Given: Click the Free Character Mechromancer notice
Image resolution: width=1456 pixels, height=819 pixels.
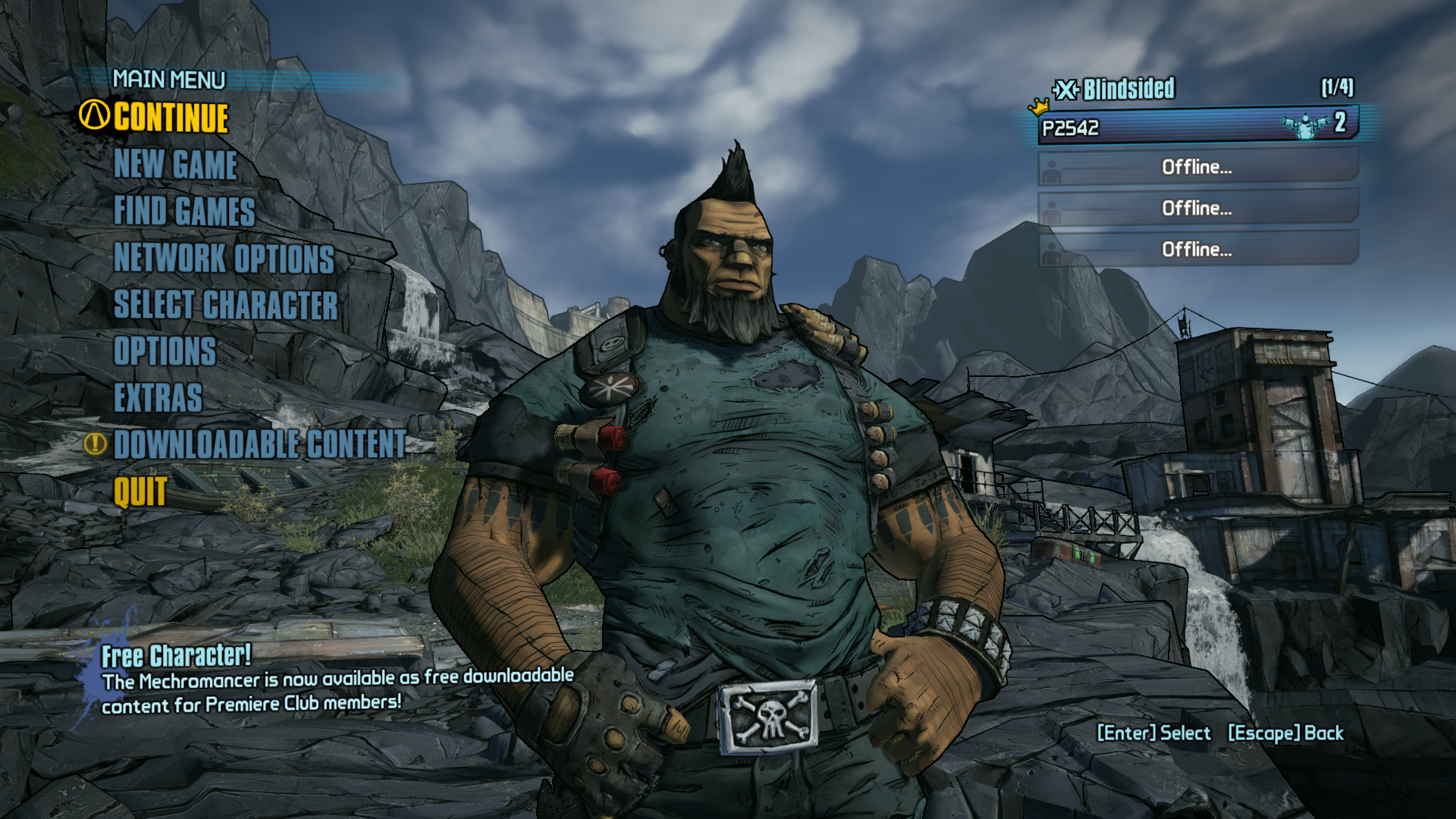Looking at the screenshot, I should pyautogui.click(x=334, y=680).
